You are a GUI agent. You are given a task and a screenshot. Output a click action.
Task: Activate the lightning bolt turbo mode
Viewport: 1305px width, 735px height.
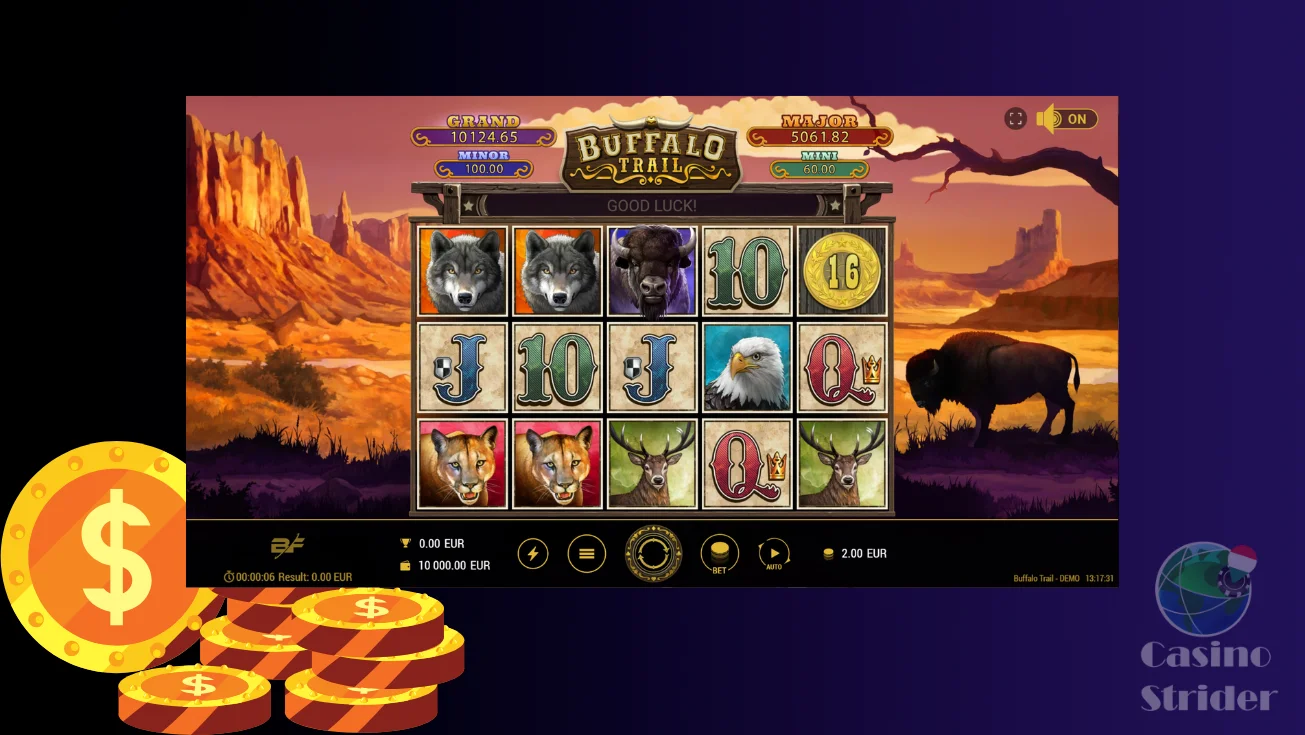[533, 553]
